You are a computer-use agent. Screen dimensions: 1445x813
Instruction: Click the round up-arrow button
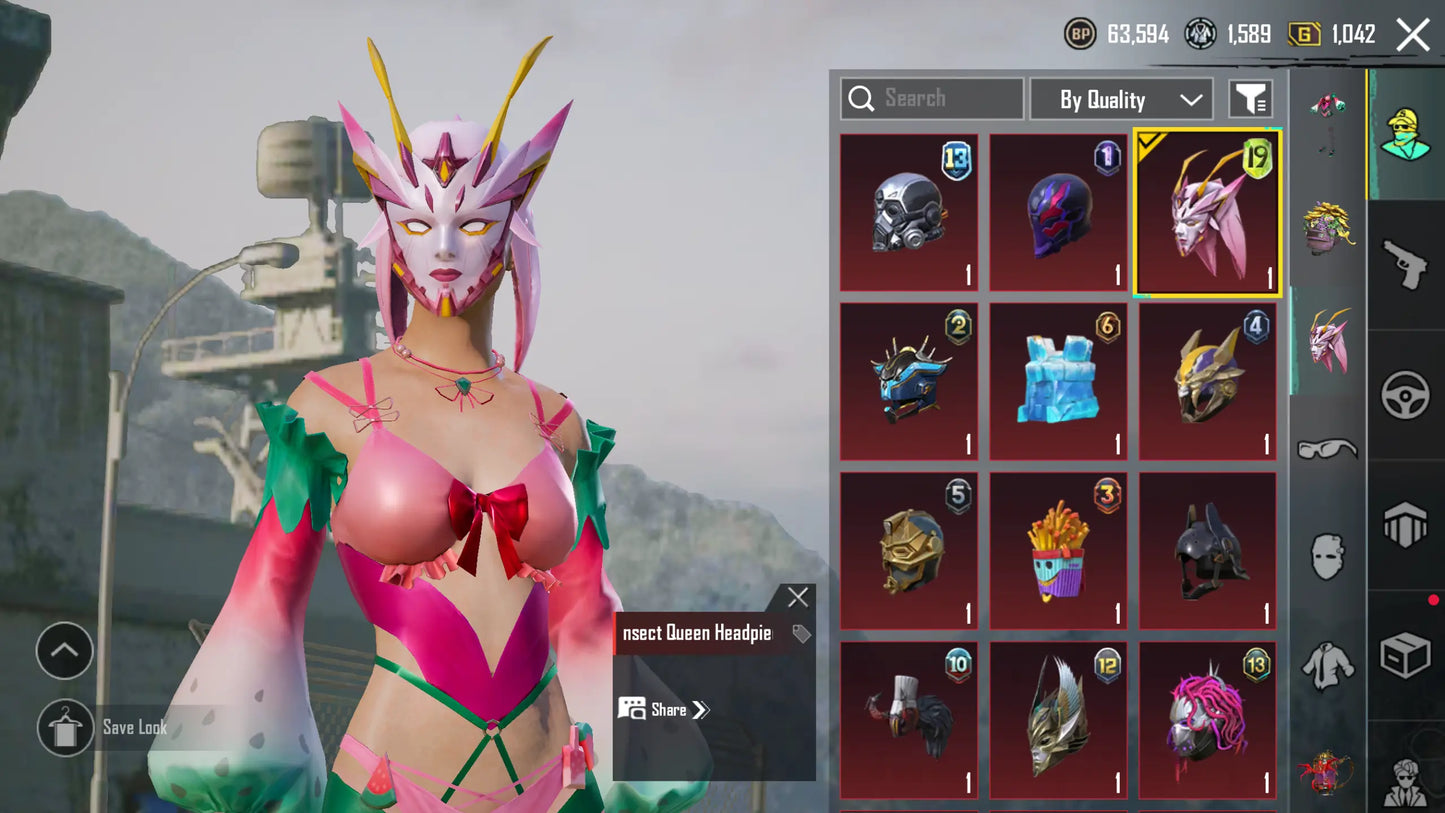coord(64,651)
